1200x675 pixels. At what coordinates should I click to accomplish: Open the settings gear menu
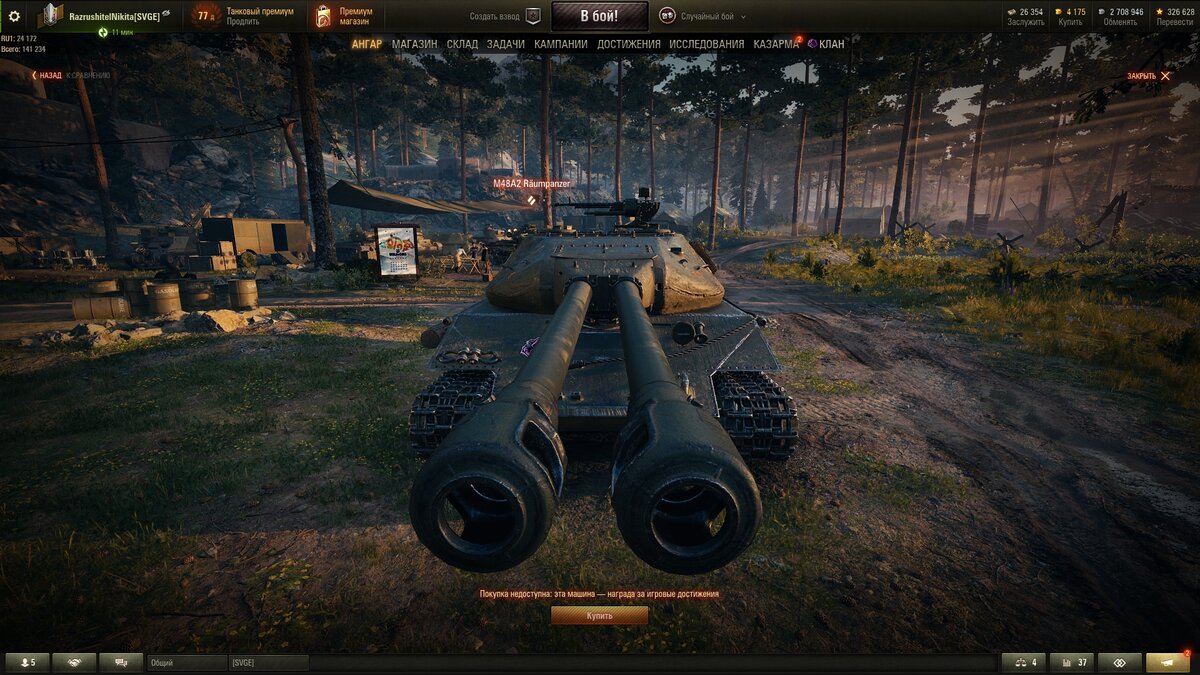pyautogui.click(x=14, y=16)
